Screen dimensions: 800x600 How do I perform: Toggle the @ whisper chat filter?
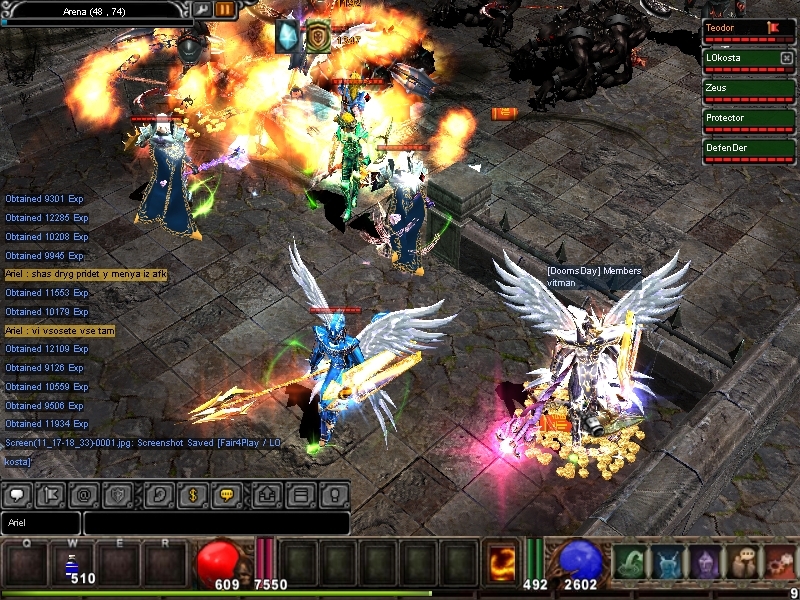coord(83,494)
